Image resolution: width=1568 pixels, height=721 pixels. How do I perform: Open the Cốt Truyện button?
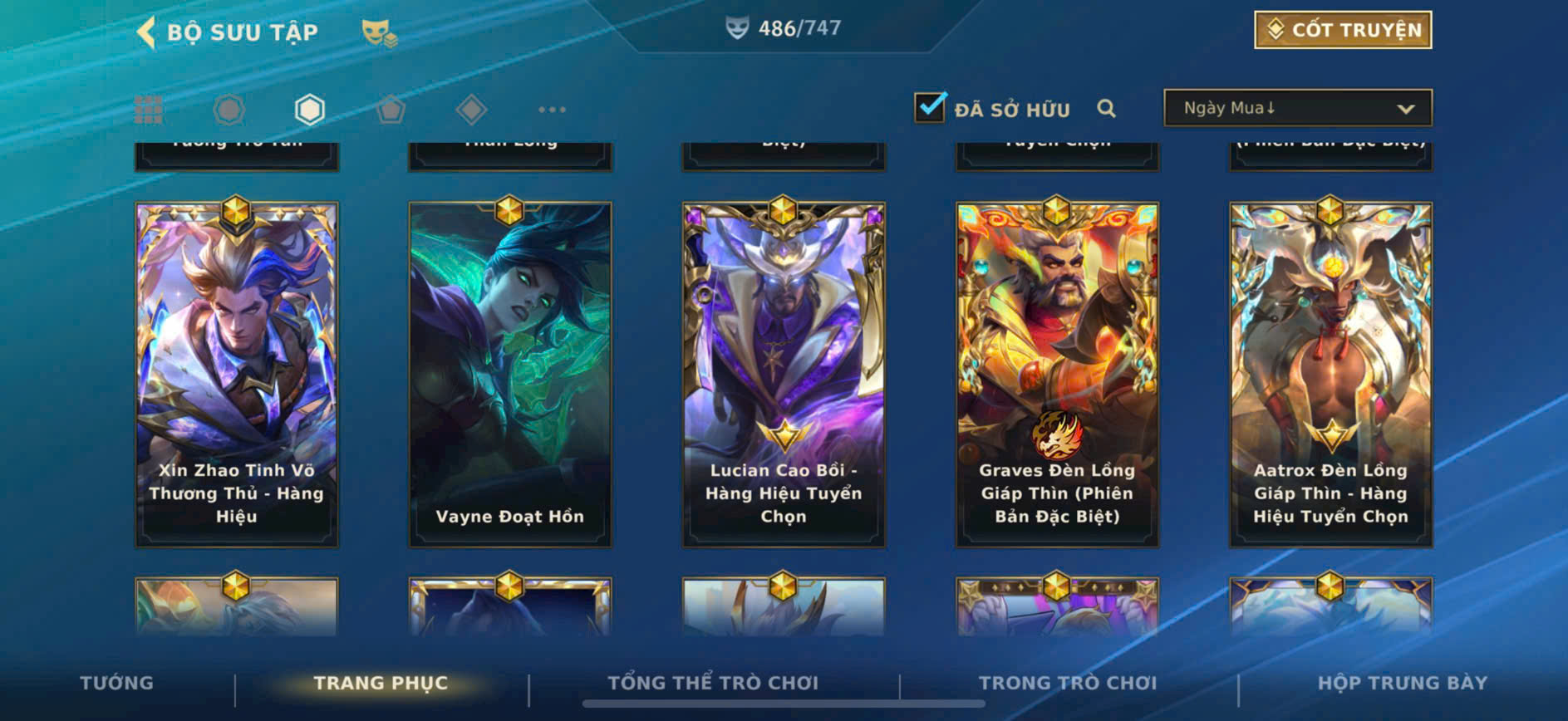click(1342, 30)
